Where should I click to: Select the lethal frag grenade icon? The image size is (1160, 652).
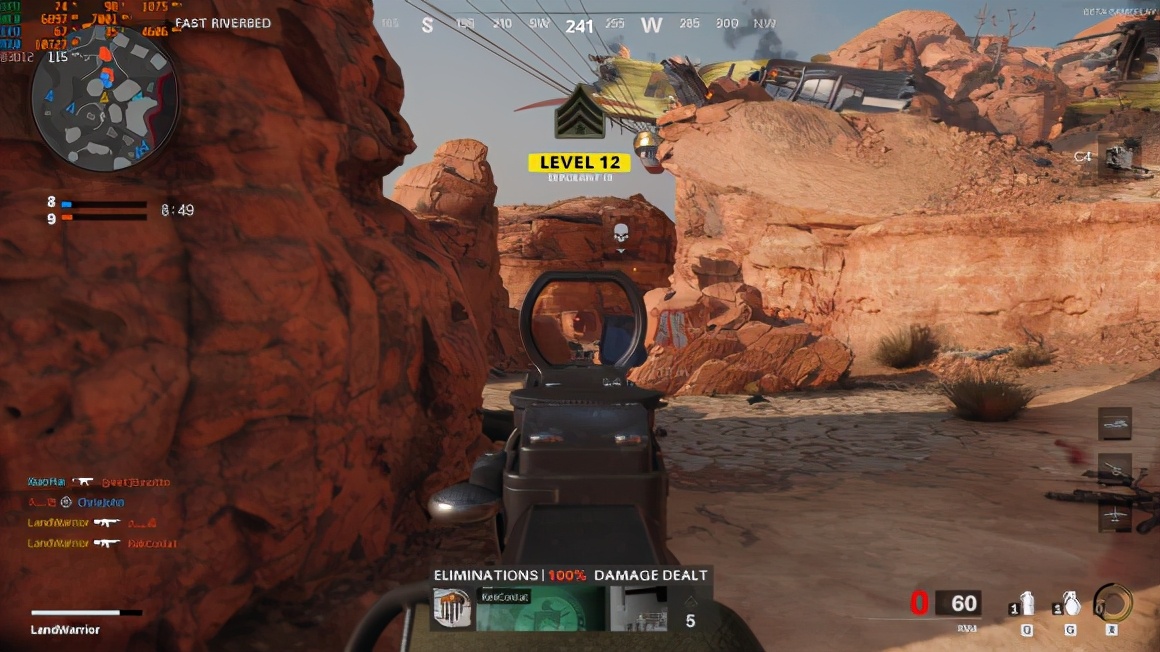point(1070,605)
